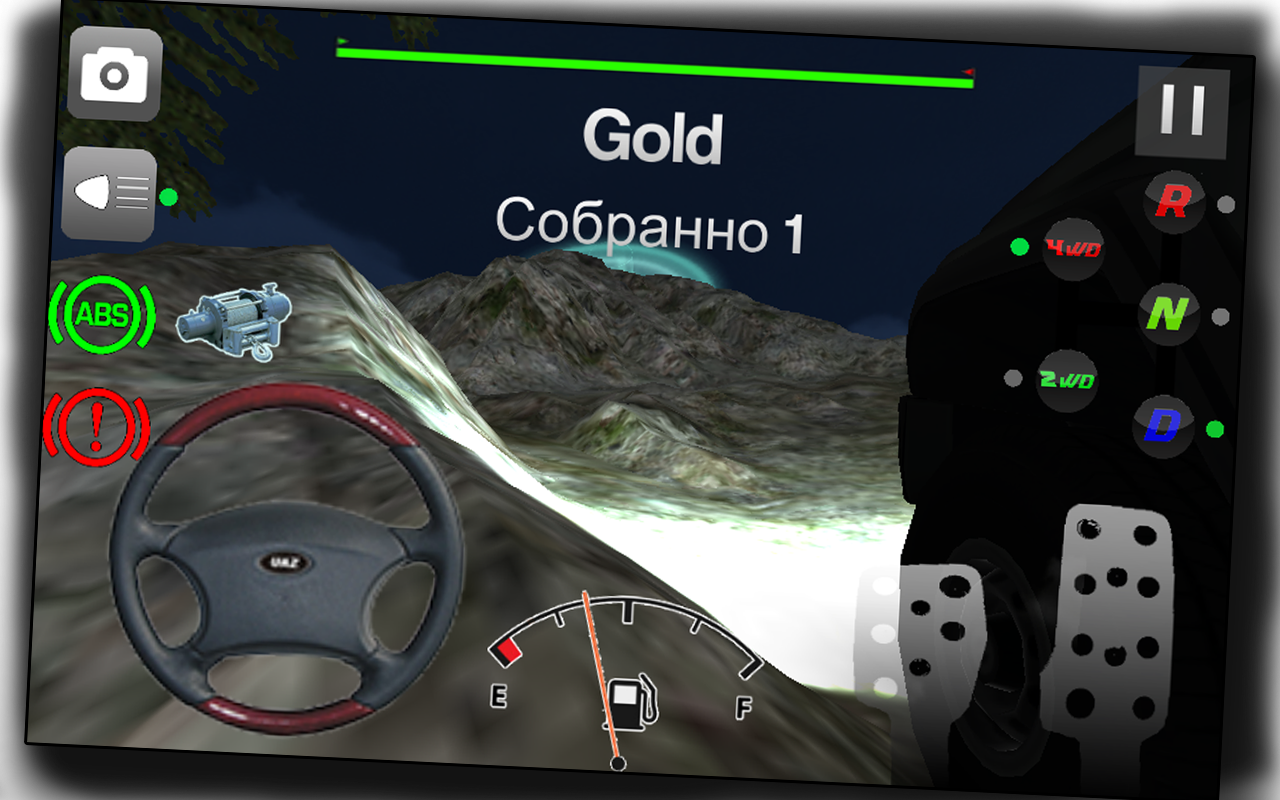Screen dimensions: 1280x800
Task: Click the green dot beside the headlights icon
Action: [x=168, y=198]
